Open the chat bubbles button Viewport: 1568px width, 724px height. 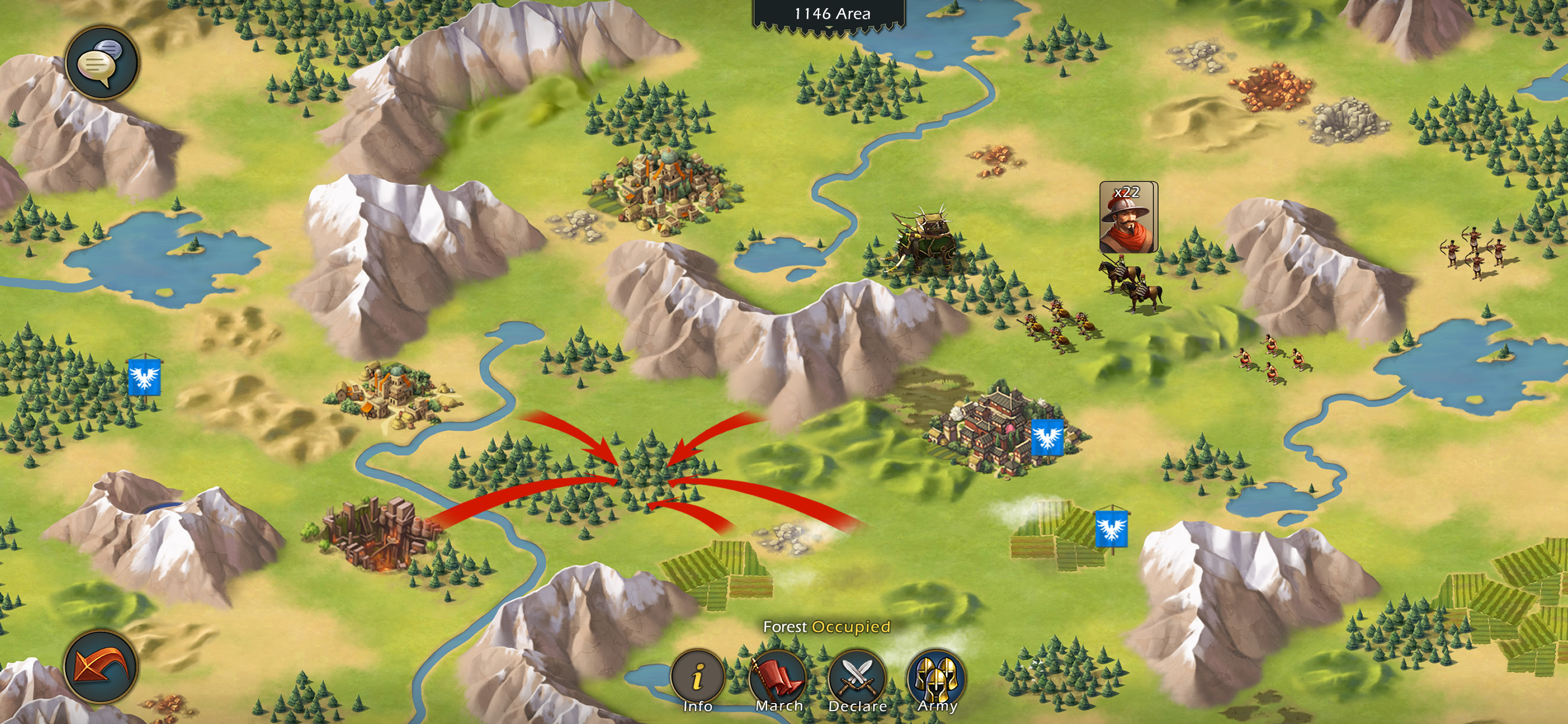(101, 63)
